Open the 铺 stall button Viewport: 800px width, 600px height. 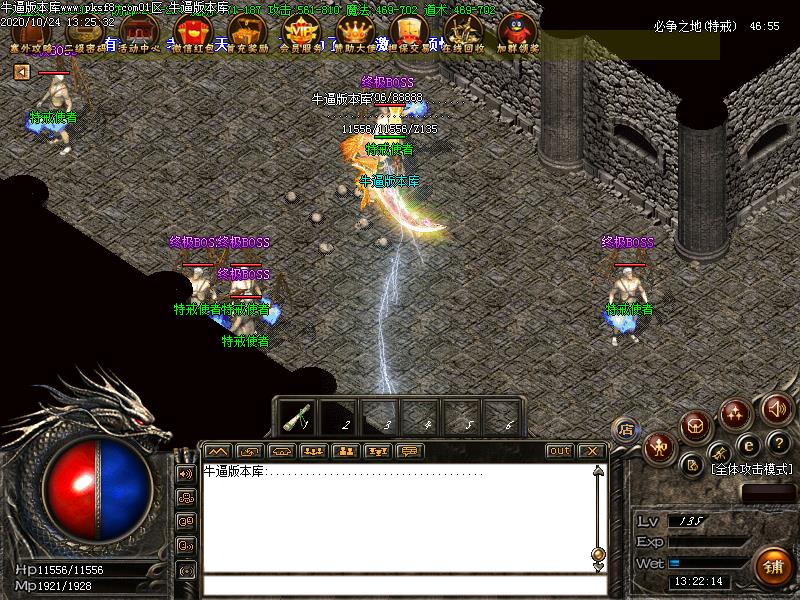[772, 566]
